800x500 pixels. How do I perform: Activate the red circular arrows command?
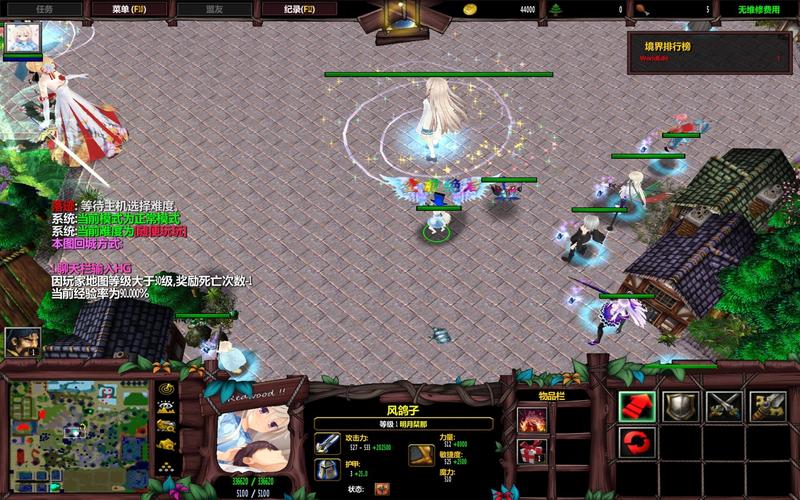pyautogui.click(x=635, y=441)
